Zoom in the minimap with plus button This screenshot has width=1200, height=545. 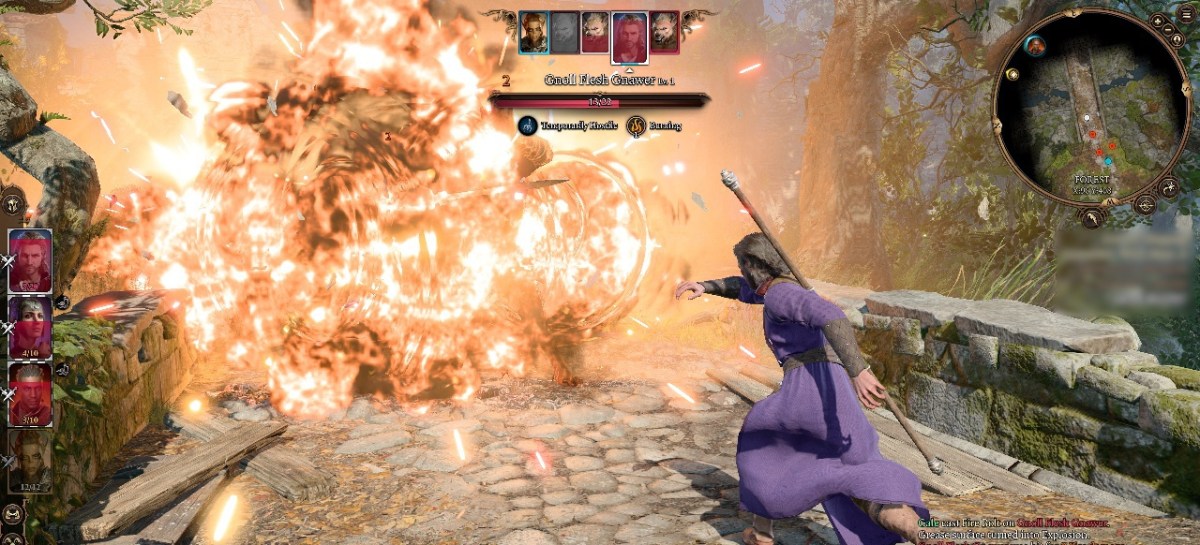point(1158,19)
